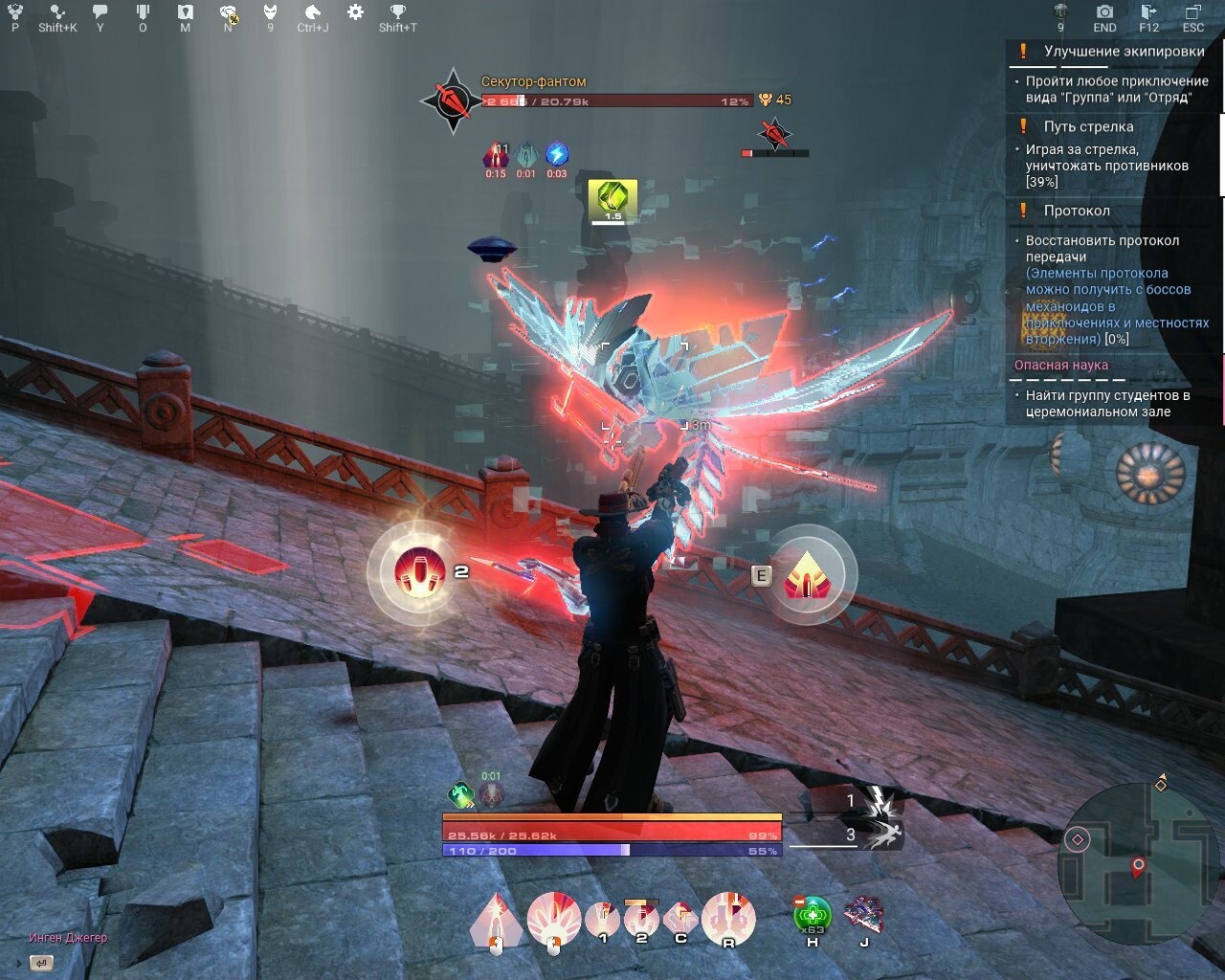This screenshot has width=1225, height=980.
Task: Open the world map icon labeled M
Action: (x=186, y=13)
